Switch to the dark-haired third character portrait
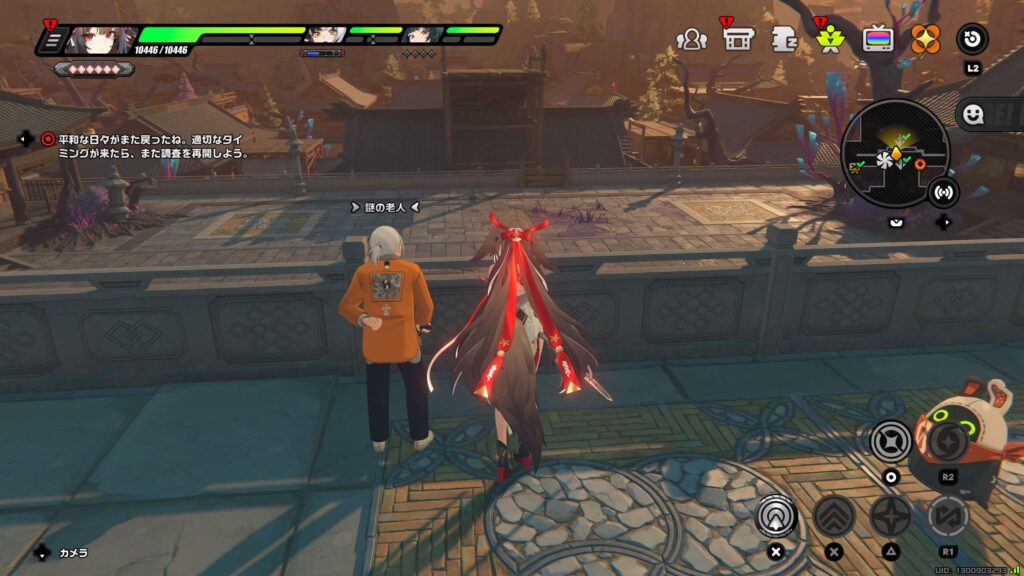Viewport: 1024px width, 576px height. tap(422, 36)
